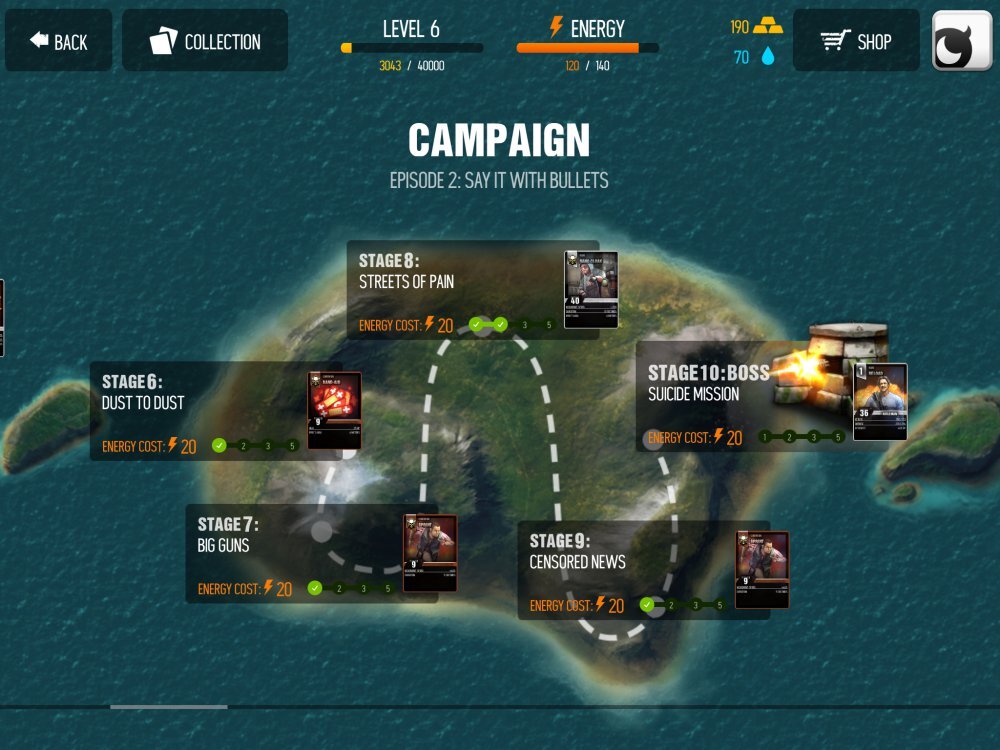Image resolution: width=1000 pixels, height=750 pixels.
Task: Inspect the Stage 9 reward card
Action: point(762,569)
